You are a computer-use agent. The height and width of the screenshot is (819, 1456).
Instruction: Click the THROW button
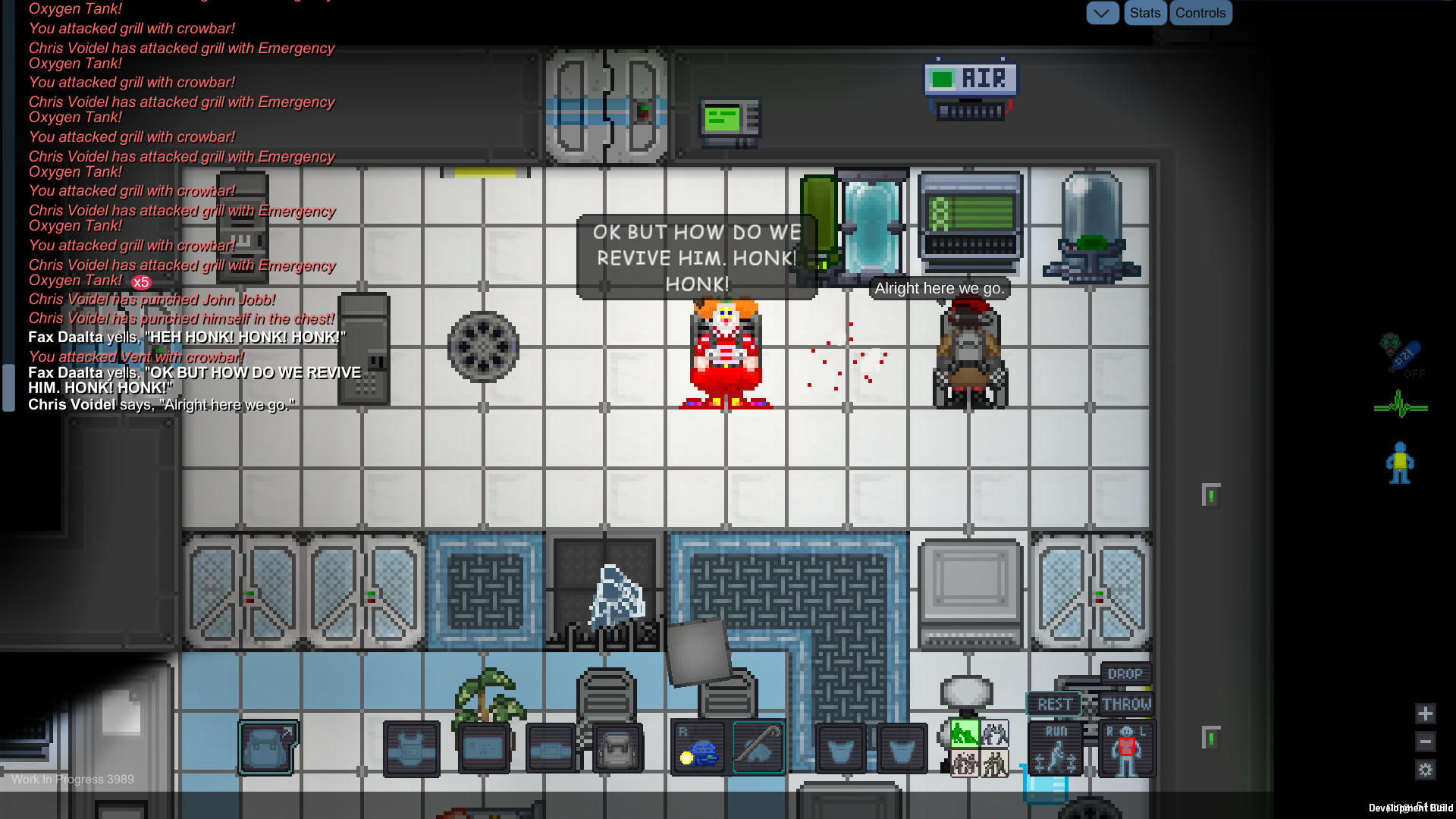click(x=1128, y=703)
